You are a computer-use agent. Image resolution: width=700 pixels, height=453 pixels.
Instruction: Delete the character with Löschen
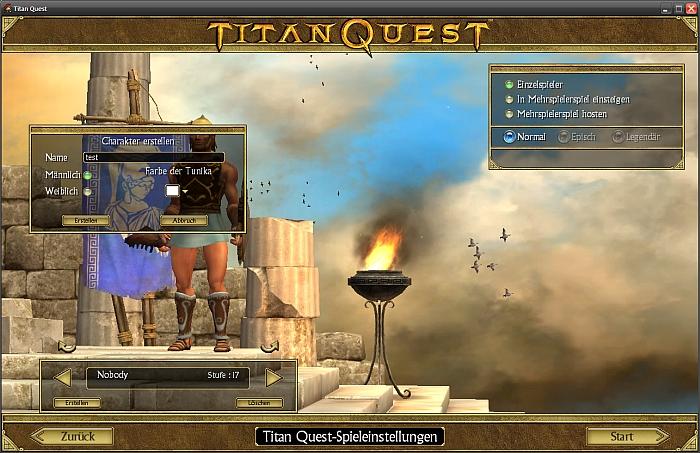click(259, 403)
